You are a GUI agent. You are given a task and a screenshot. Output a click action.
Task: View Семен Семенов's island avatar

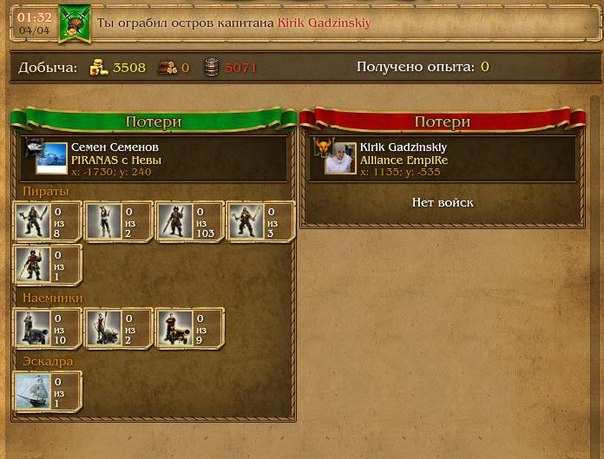[x=46, y=158]
